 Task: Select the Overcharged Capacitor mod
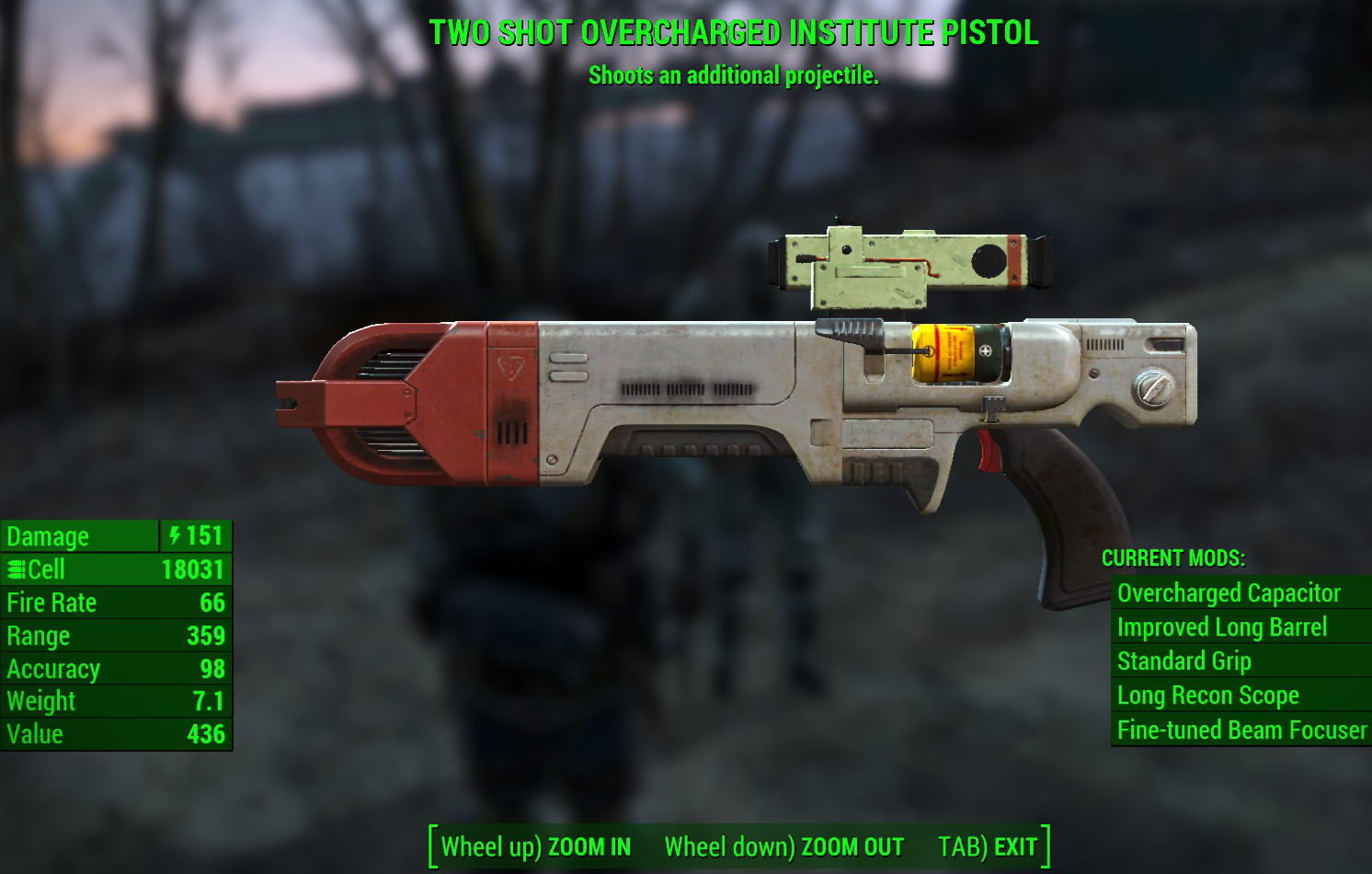(1229, 593)
